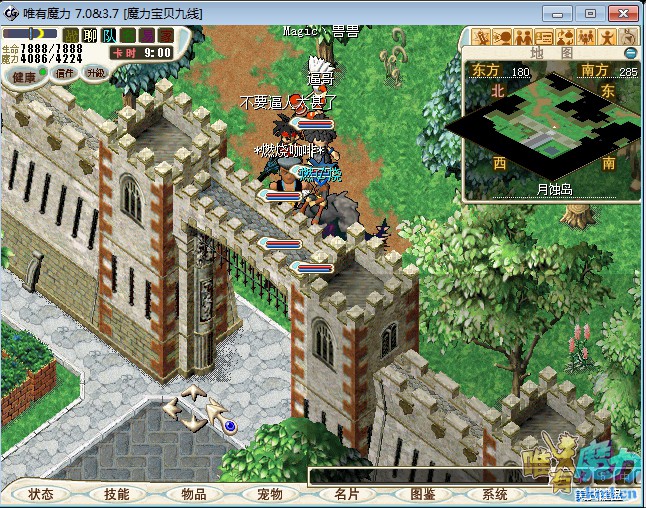
Task: Collapse the map panel with blue round button
Action: coord(630,53)
